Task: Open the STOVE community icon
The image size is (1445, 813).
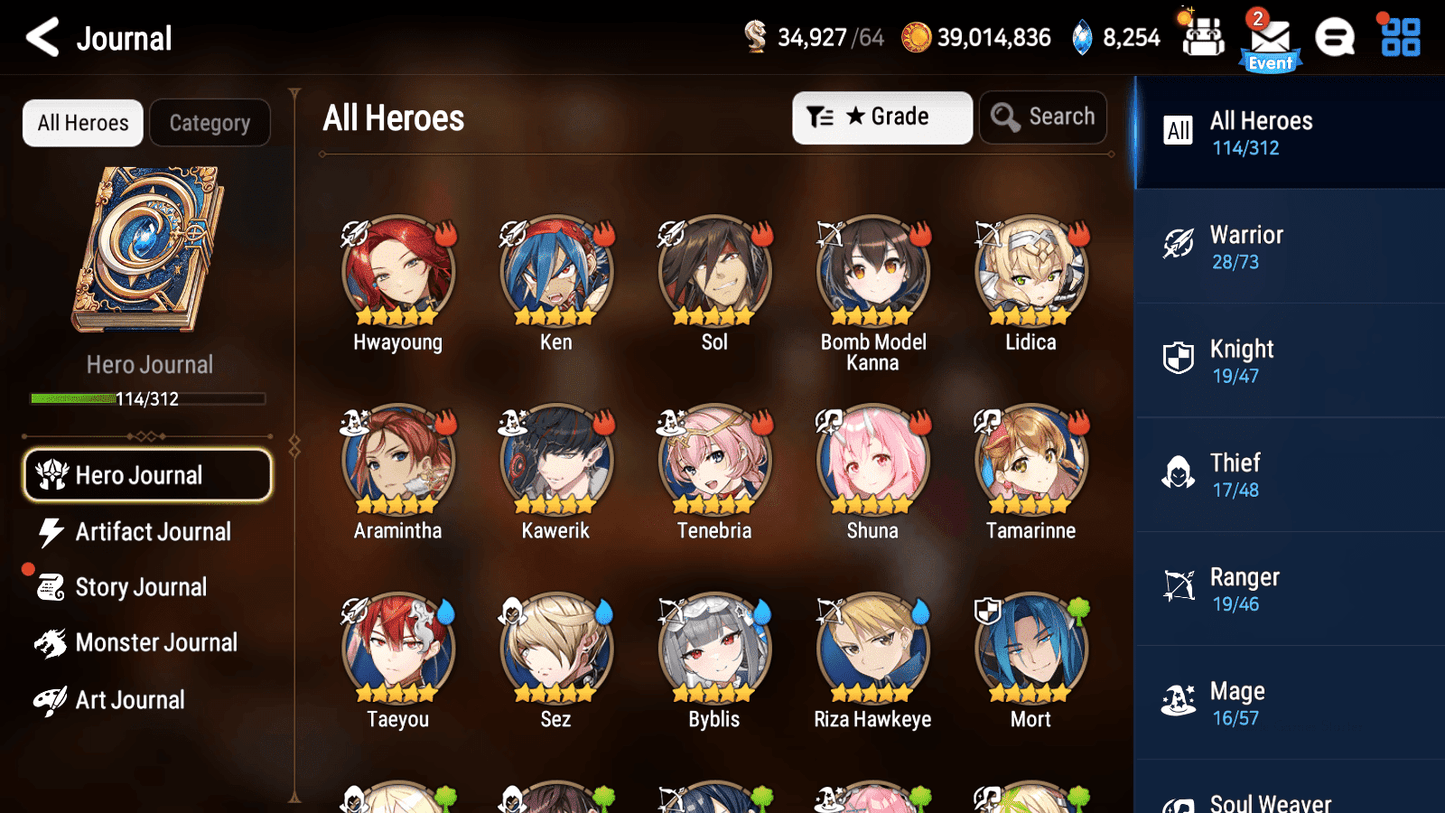Action: [x=1335, y=36]
